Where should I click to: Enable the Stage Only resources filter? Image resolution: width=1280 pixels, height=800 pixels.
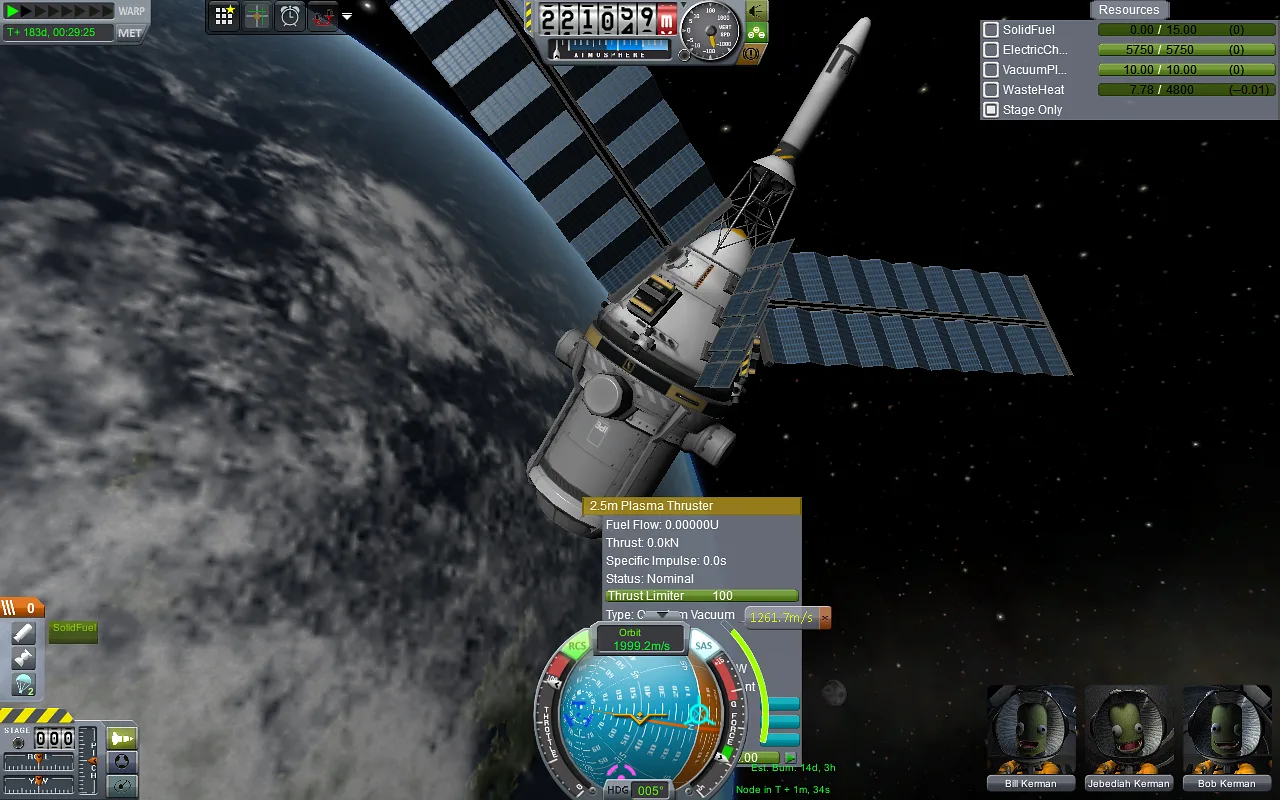(990, 109)
